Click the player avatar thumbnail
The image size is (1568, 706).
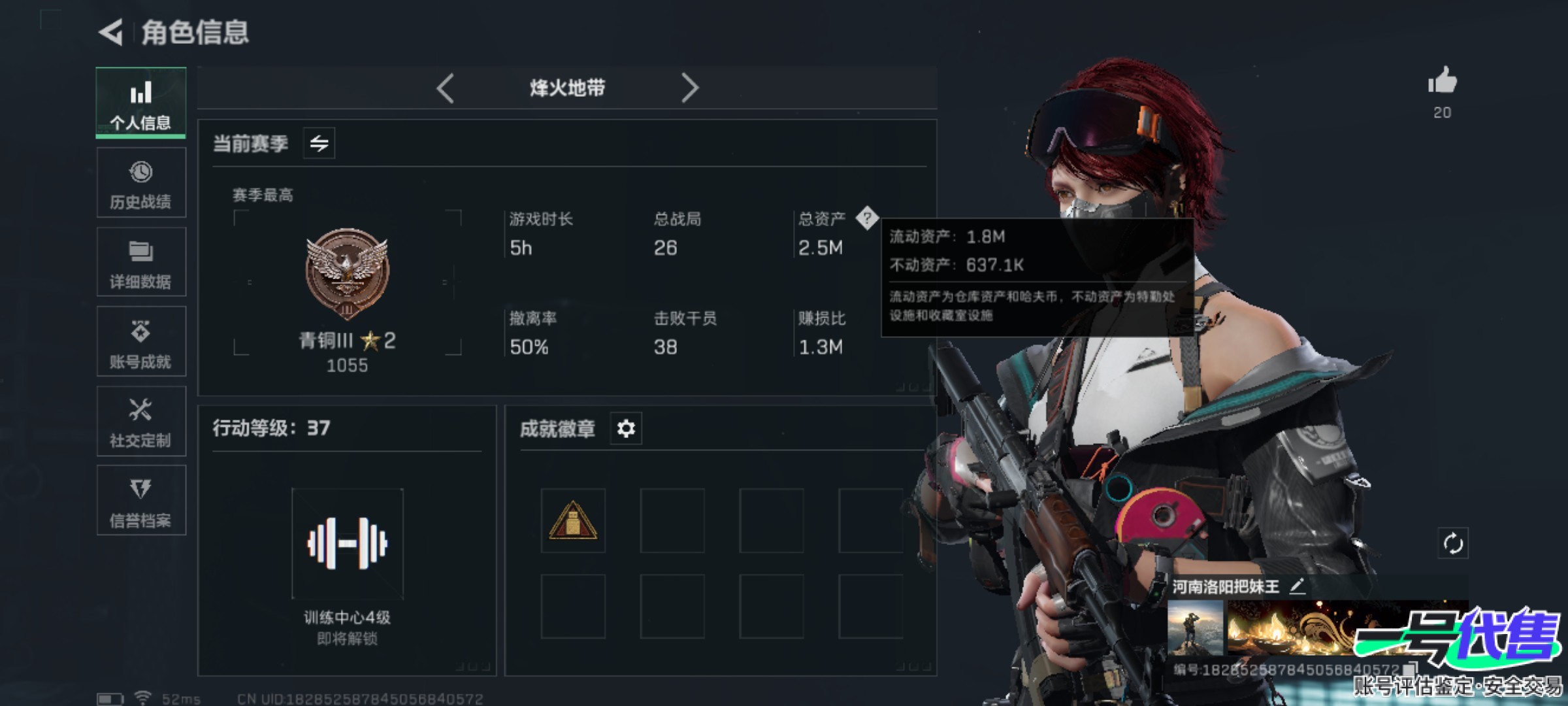point(1196,628)
